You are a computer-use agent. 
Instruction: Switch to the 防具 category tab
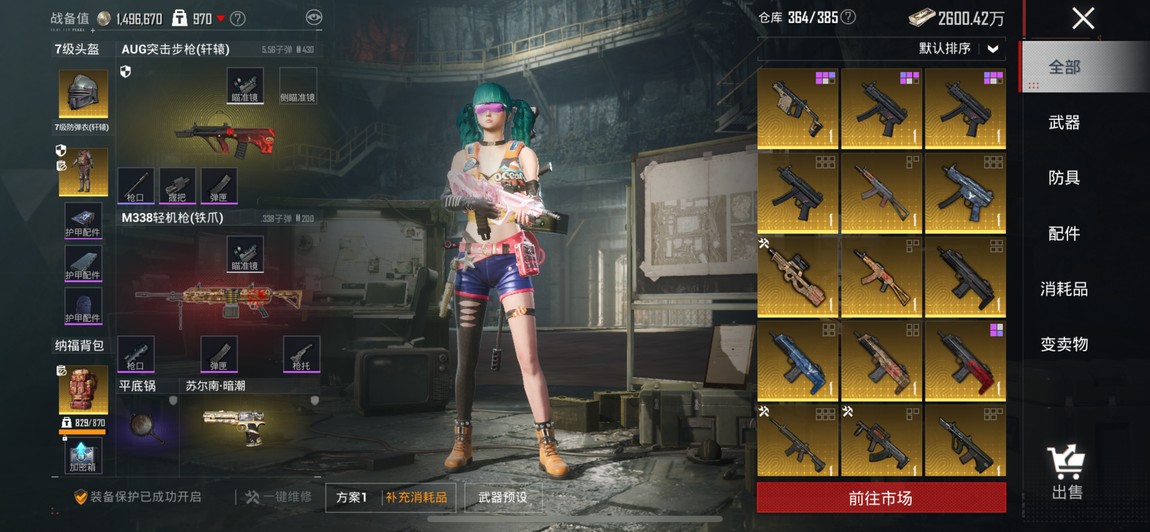pos(1064,178)
